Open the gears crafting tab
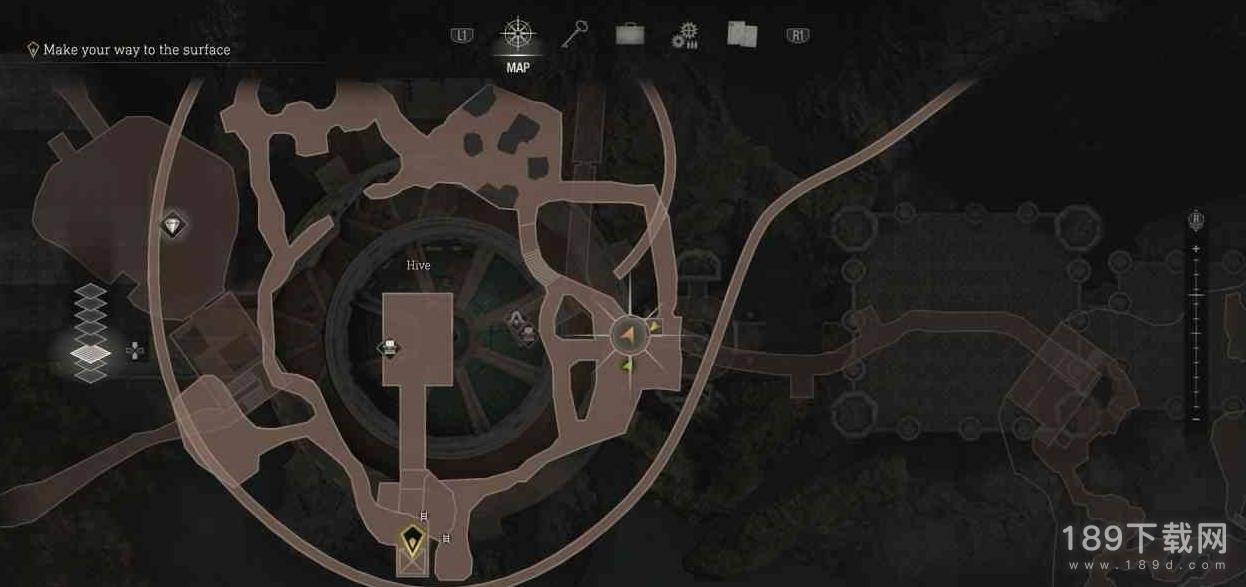1246x587 pixels. [685, 36]
